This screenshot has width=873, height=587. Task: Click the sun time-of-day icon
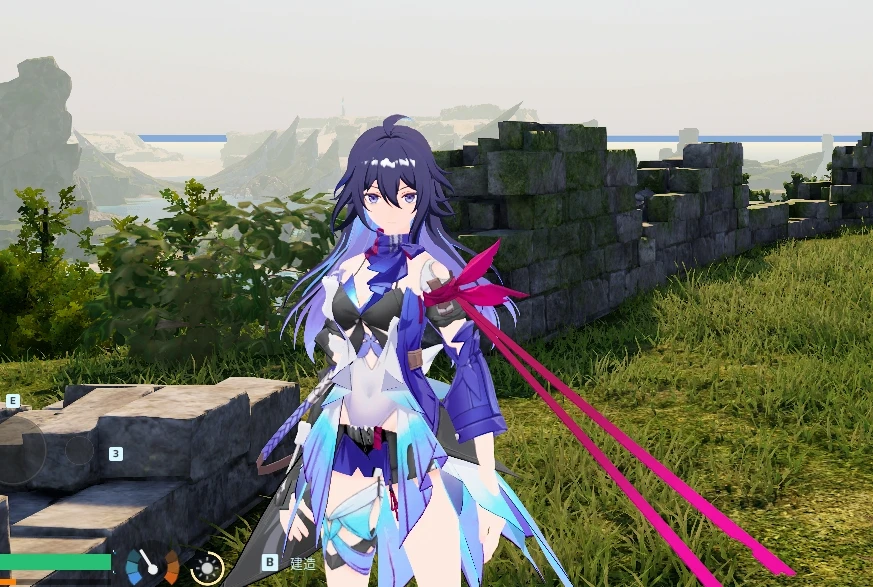coord(207,568)
